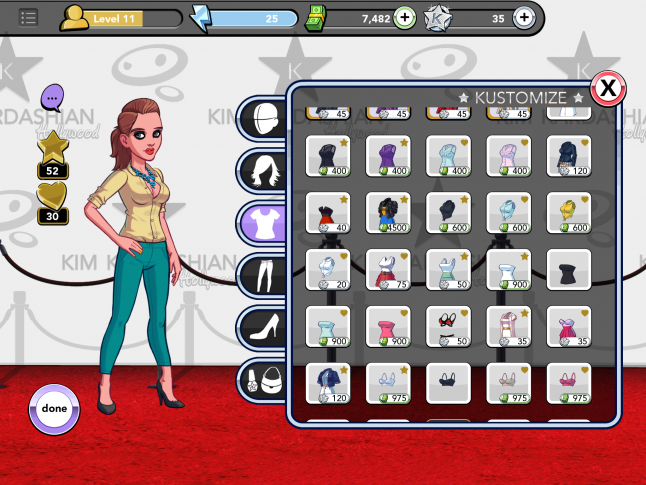Open the pants category tab
Image resolution: width=646 pixels, height=485 pixels.
(x=265, y=273)
